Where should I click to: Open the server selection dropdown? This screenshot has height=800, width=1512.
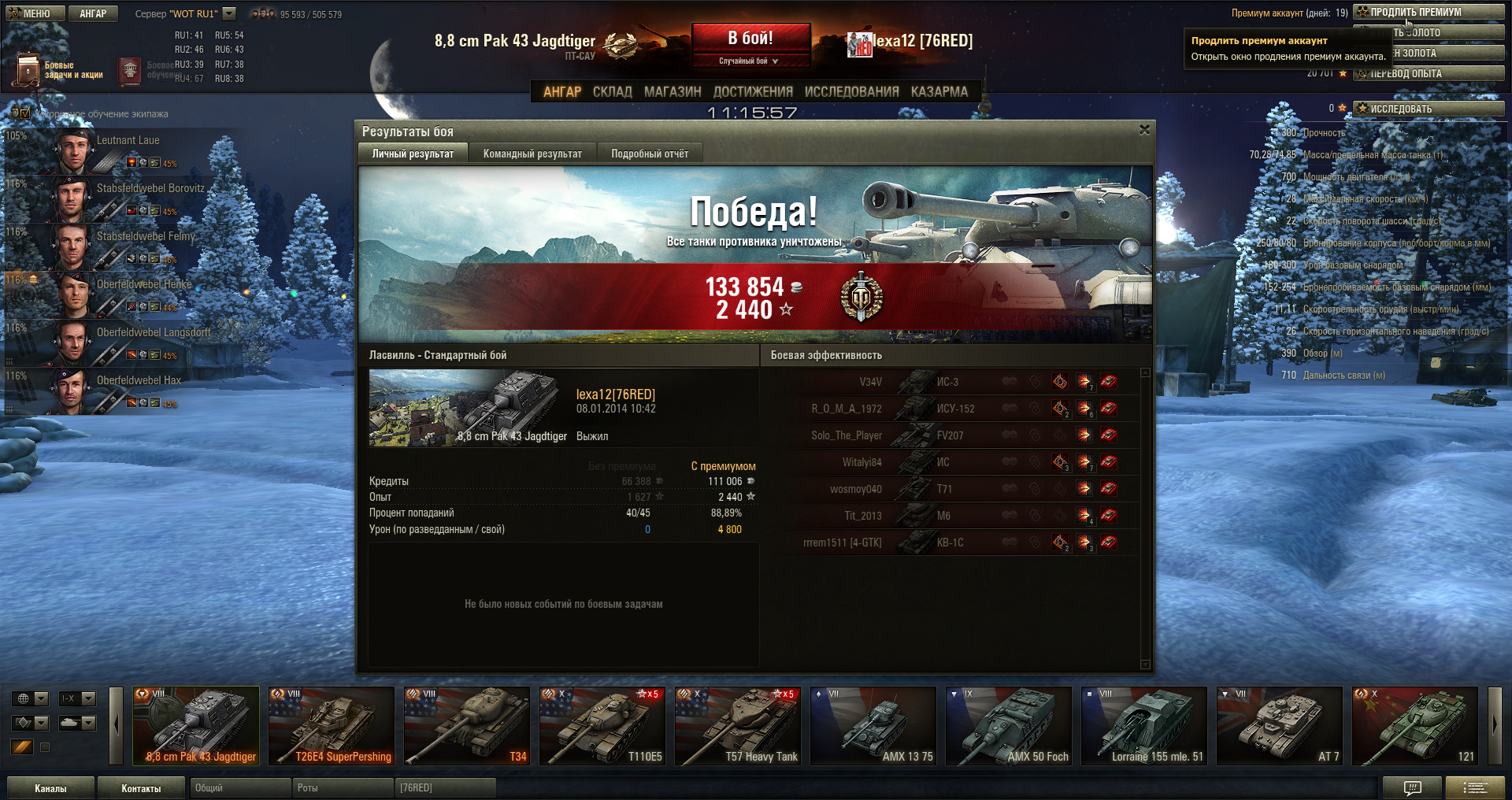(229, 13)
